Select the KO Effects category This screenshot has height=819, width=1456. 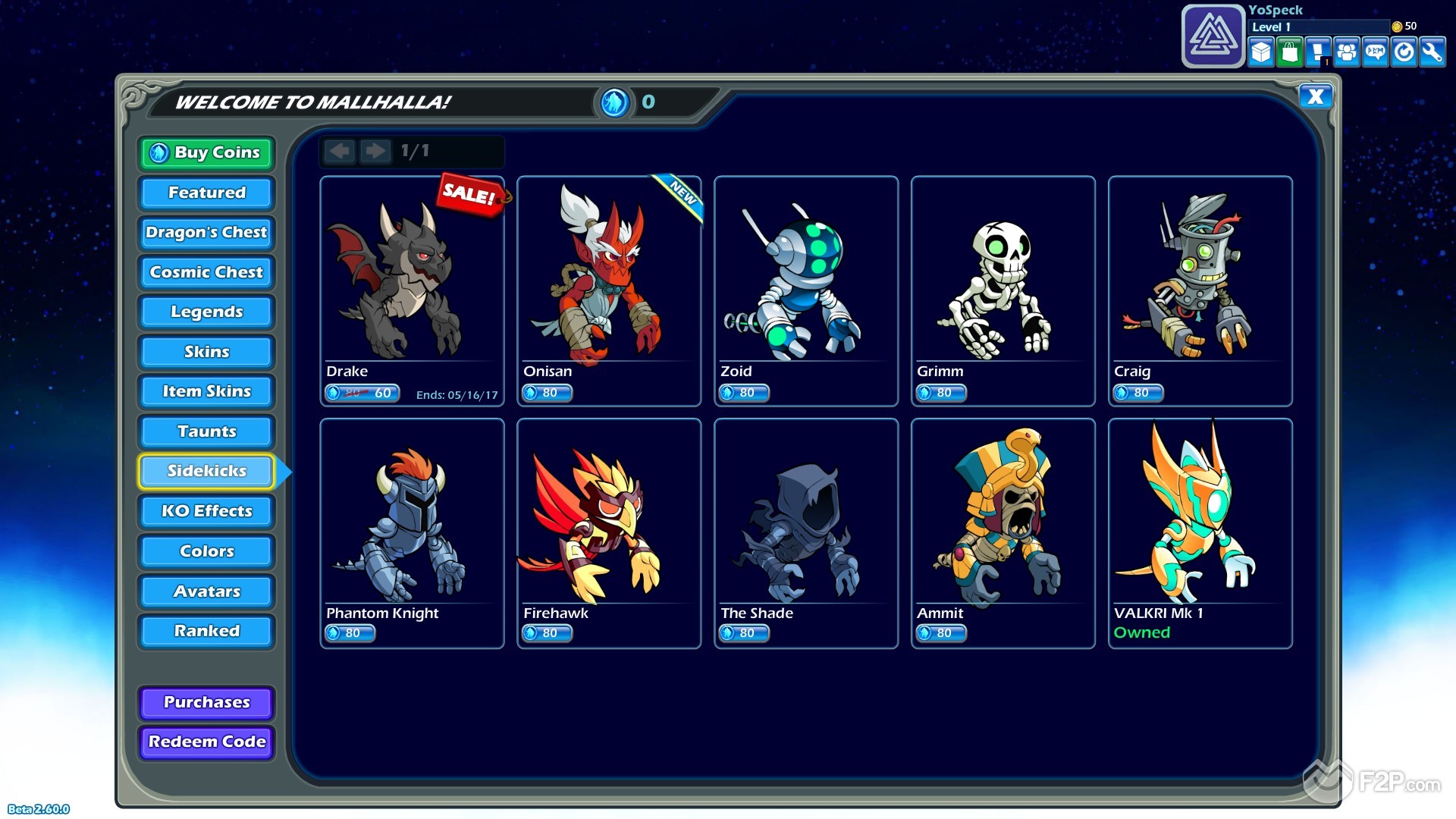206,511
